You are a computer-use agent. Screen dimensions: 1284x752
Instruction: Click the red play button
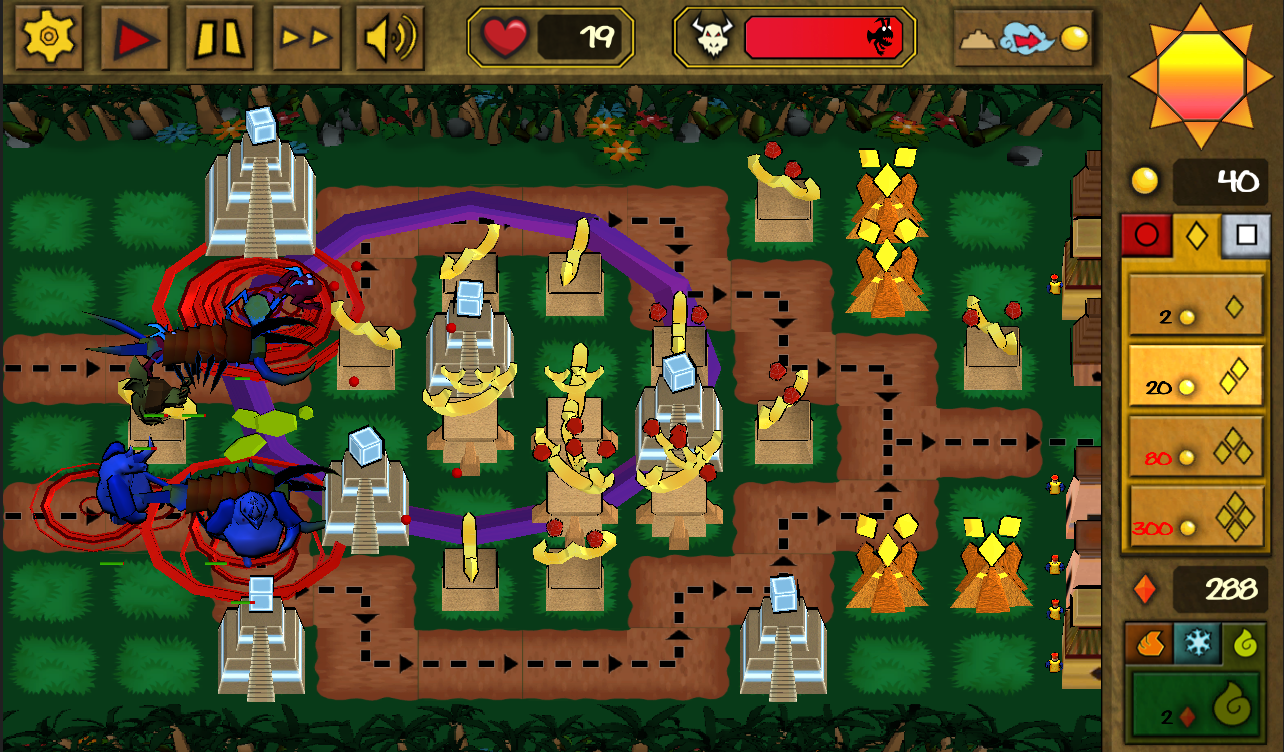coord(134,38)
